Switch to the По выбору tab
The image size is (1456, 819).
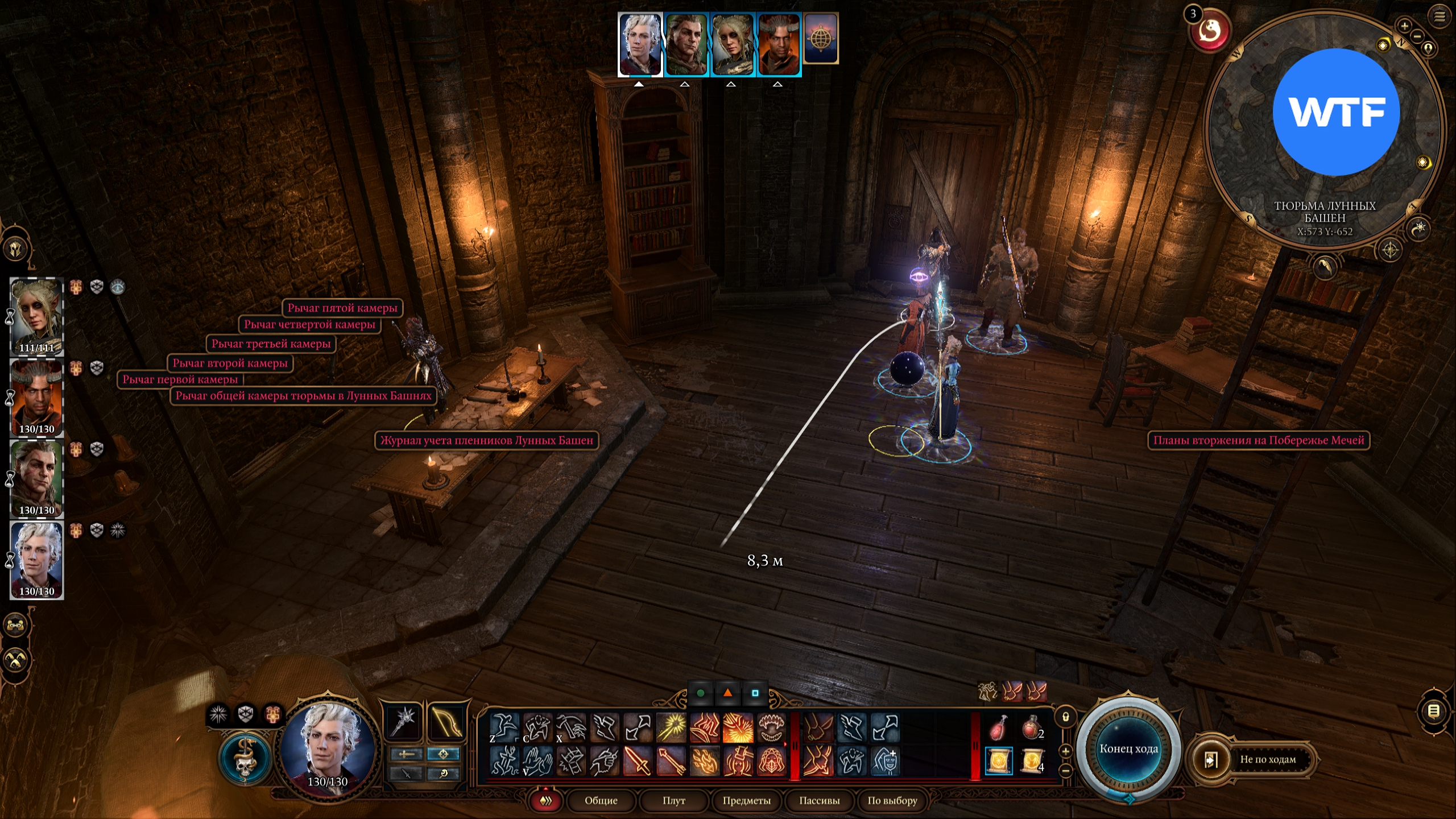pyautogui.click(x=892, y=801)
